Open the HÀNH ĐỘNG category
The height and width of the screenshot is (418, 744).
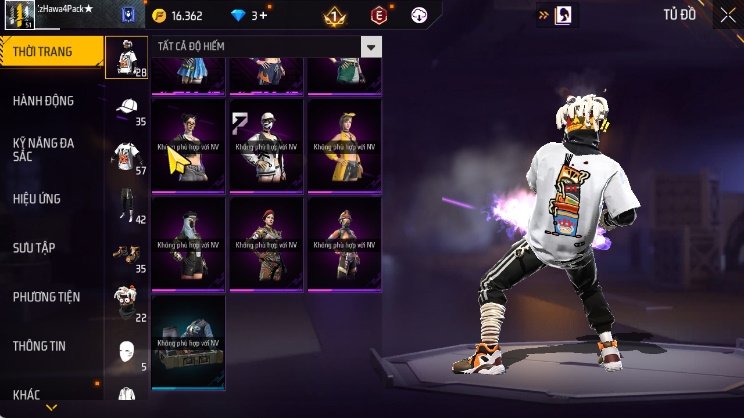click(45, 101)
